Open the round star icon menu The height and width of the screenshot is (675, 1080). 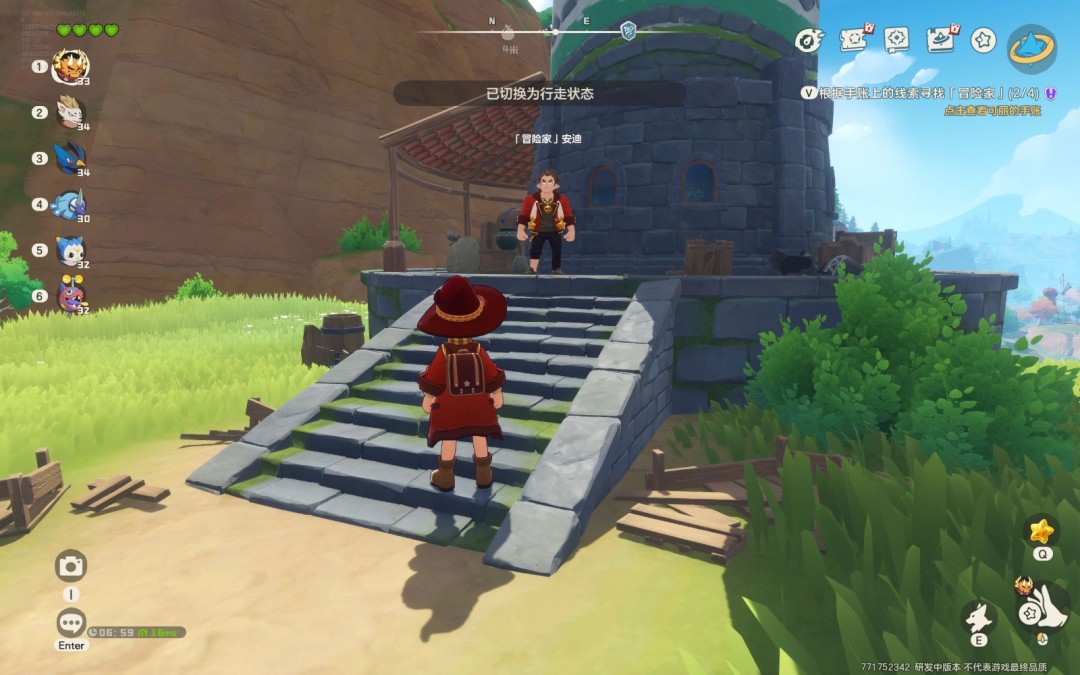(984, 40)
